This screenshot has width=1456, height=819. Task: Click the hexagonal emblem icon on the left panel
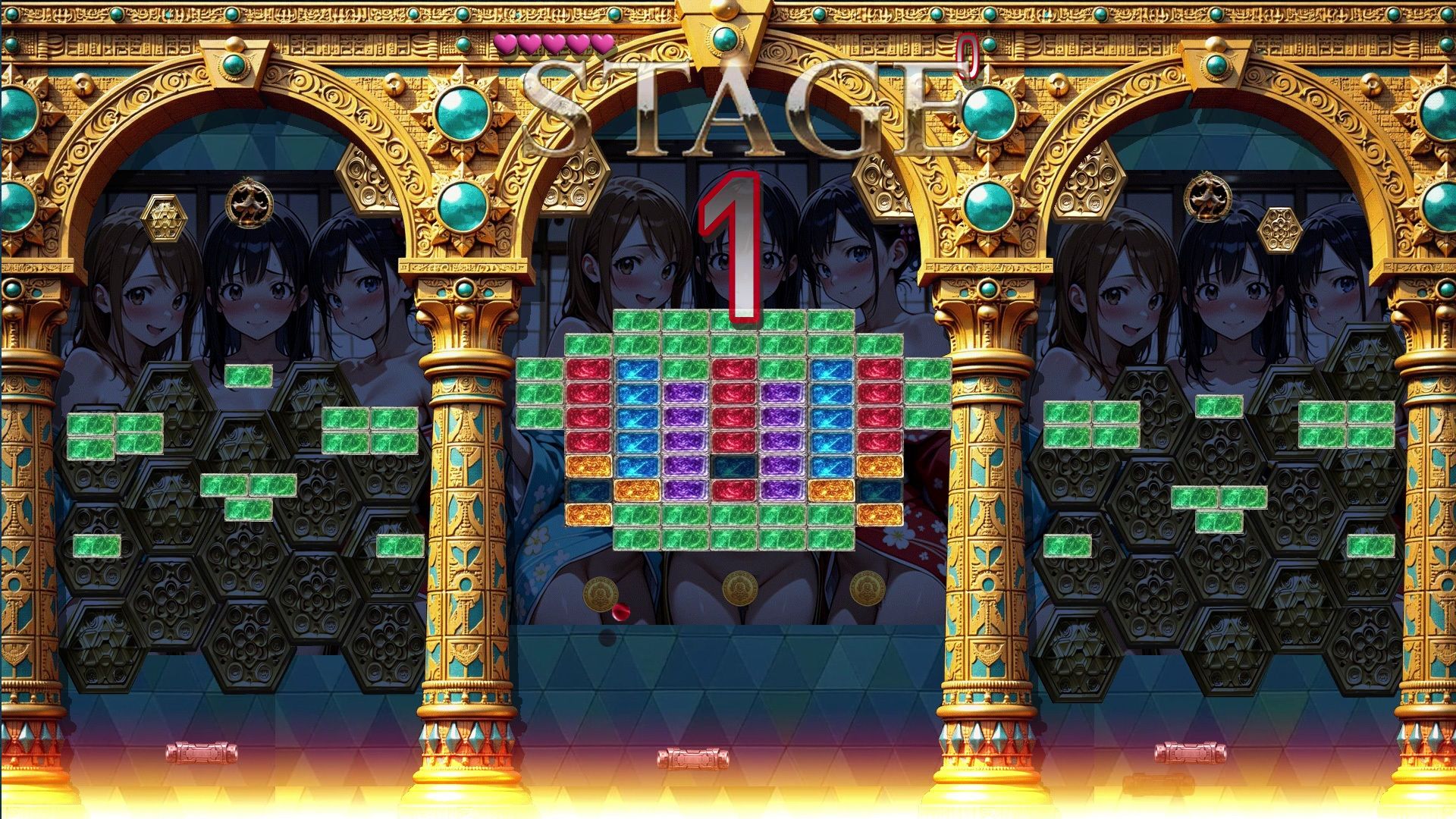coord(165,219)
